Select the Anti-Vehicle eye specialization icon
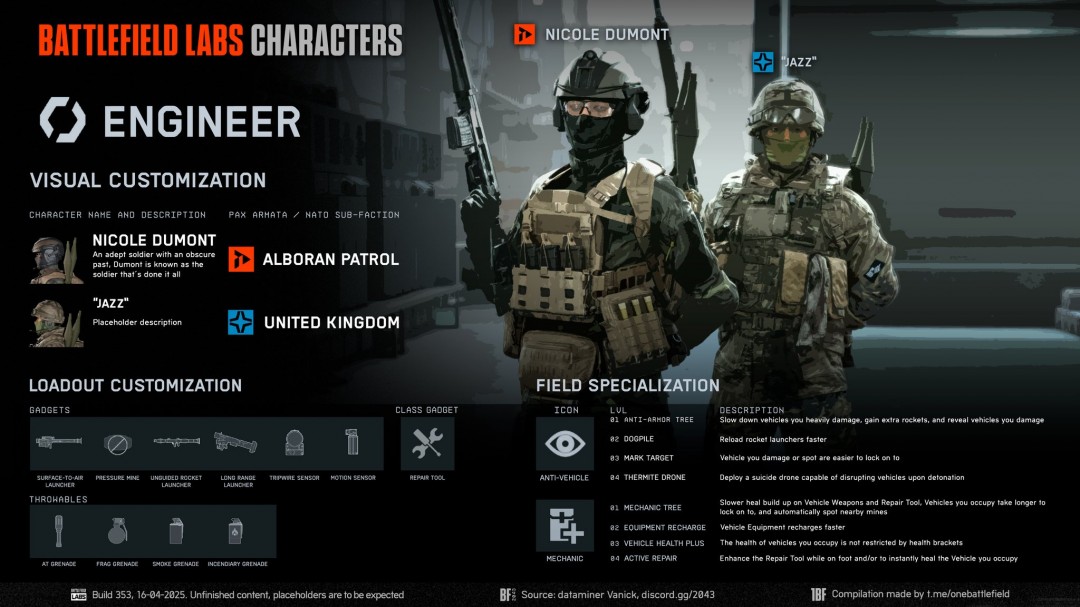This screenshot has height=607, width=1080. point(565,443)
